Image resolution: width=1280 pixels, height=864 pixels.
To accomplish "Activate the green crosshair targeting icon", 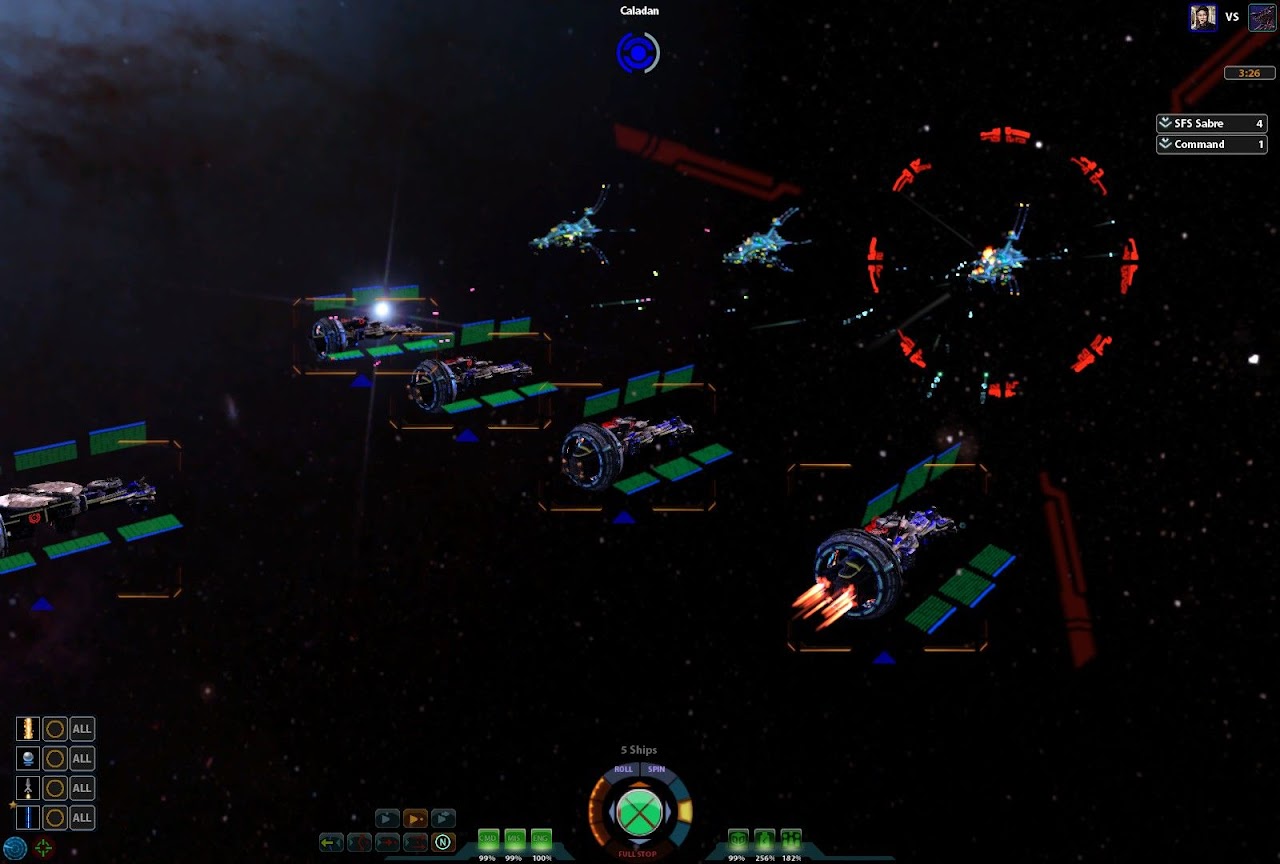I will [x=44, y=848].
